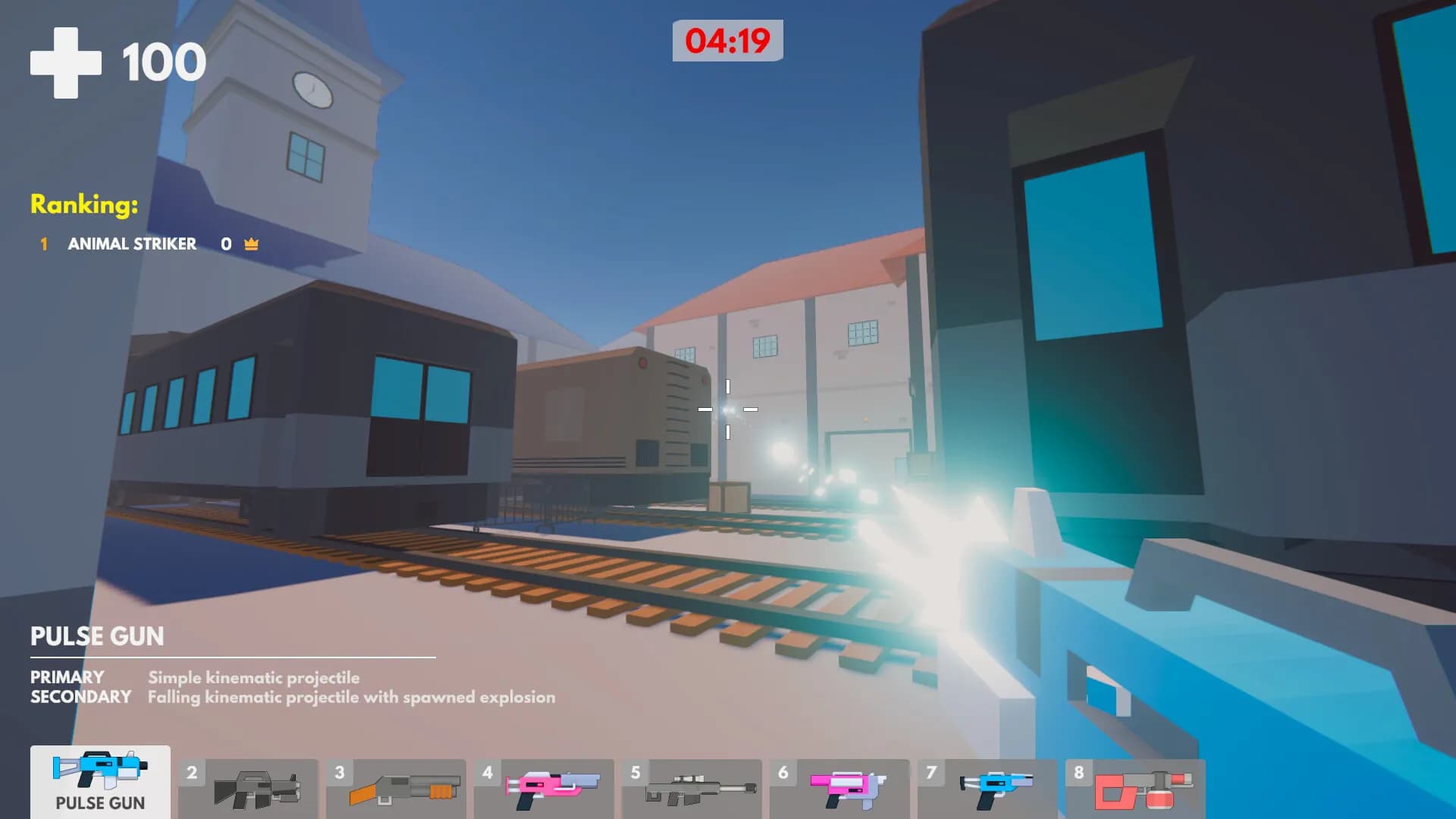Choose the red launcher in slot 8

1134,789
